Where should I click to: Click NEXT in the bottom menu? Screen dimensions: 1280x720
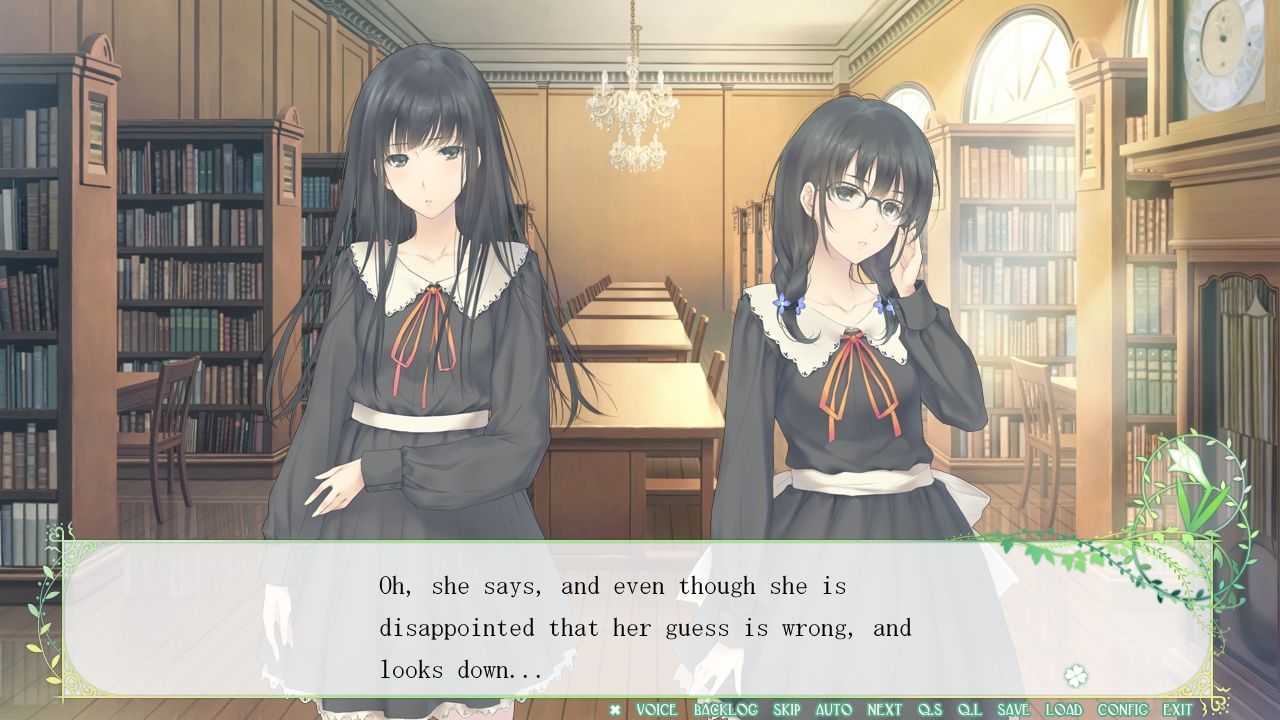click(884, 710)
